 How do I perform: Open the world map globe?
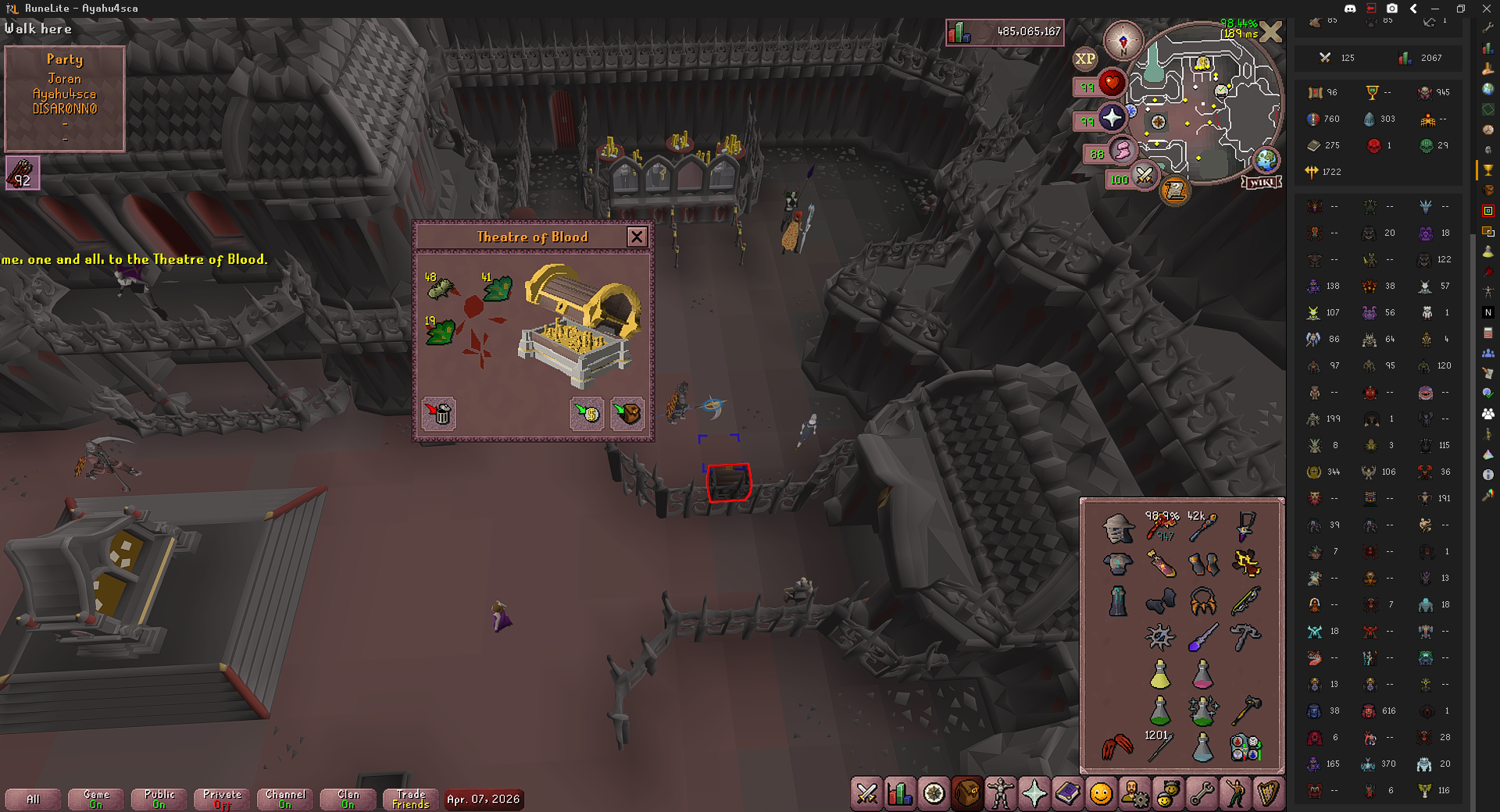(x=1266, y=160)
